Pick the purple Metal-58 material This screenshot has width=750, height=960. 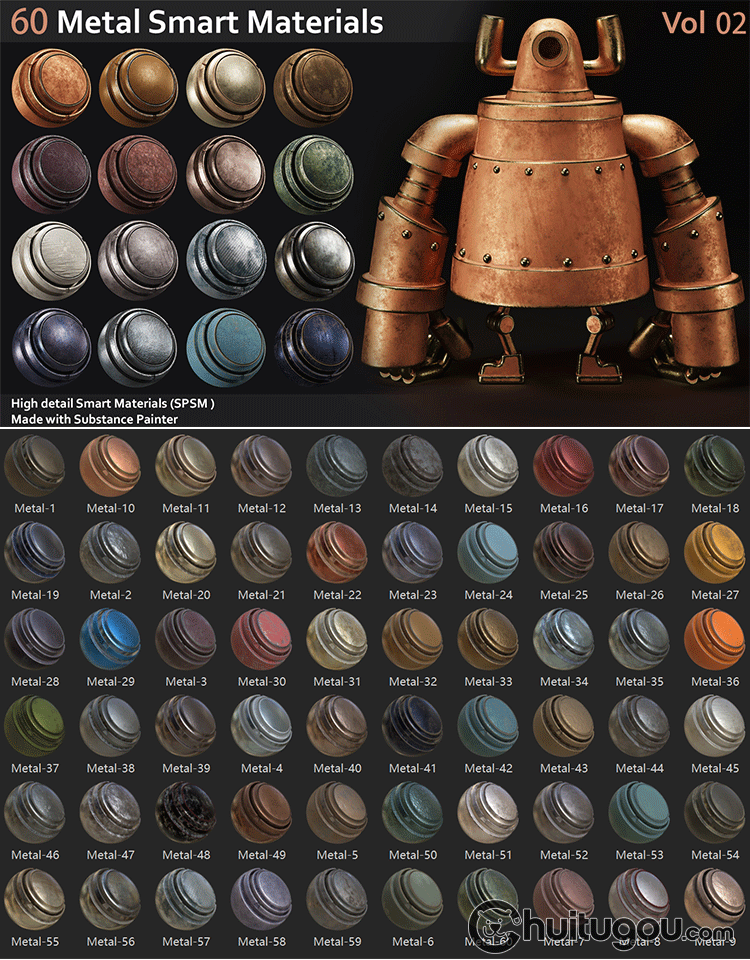point(261,900)
